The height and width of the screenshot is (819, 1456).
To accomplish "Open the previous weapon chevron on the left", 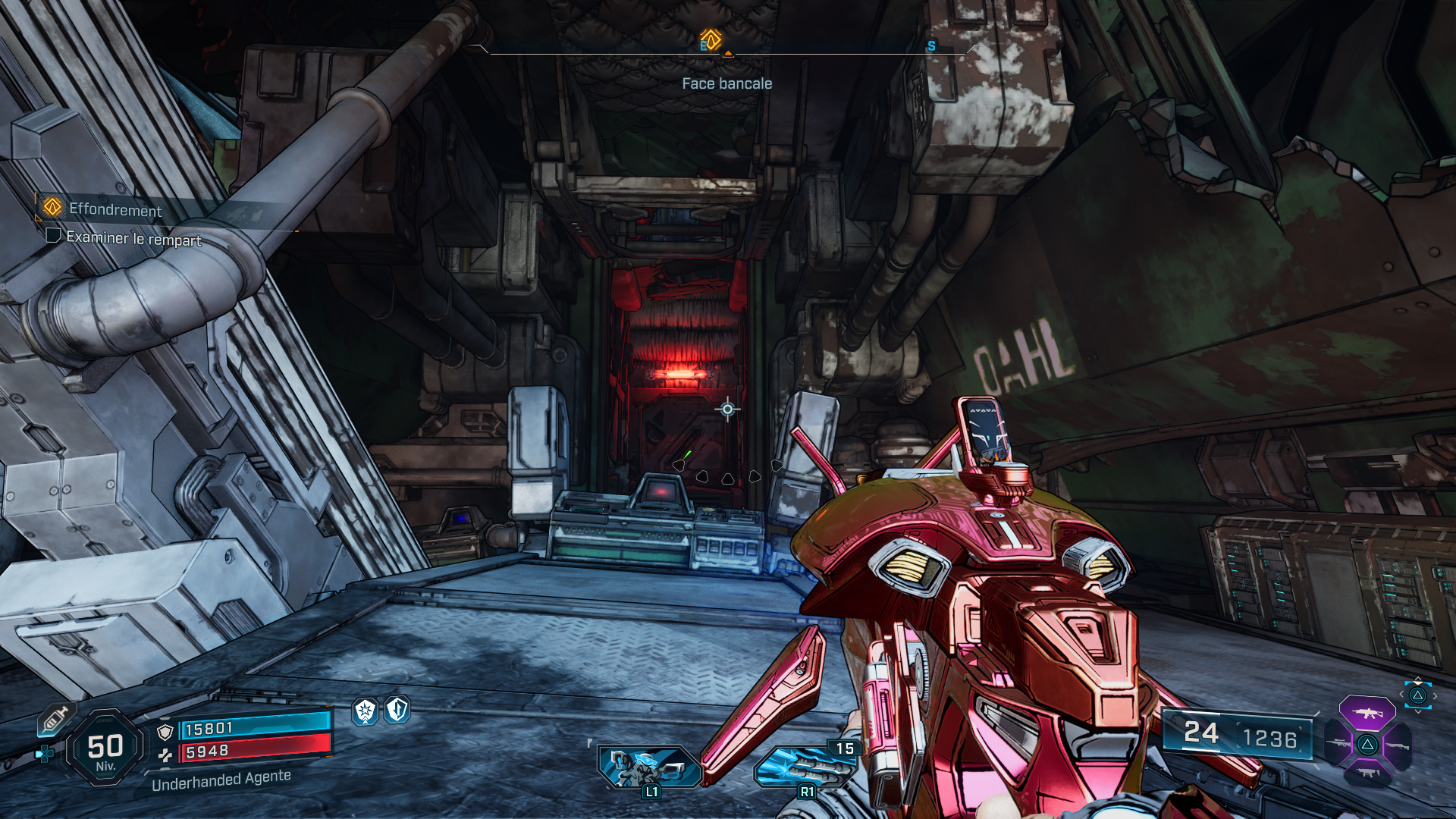I will point(1401,694).
